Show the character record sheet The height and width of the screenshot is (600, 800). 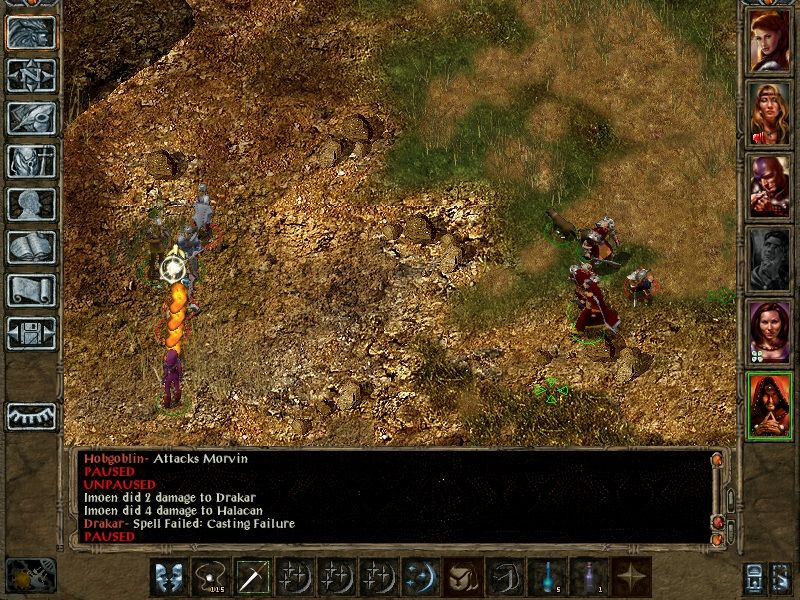click(x=31, y=204)
